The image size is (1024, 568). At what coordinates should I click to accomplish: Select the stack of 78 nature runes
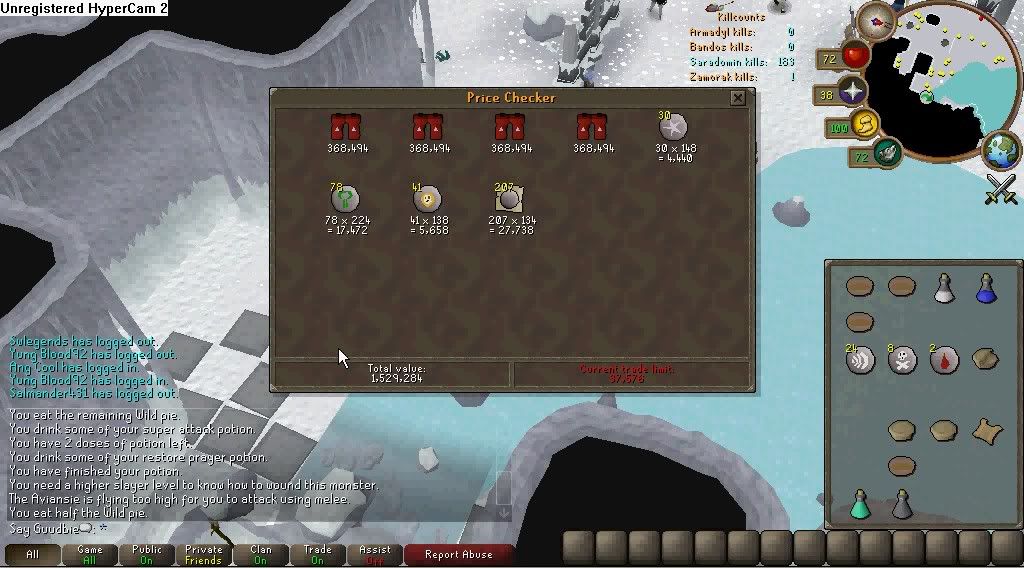pyautogui.click(x=345, y=198)
